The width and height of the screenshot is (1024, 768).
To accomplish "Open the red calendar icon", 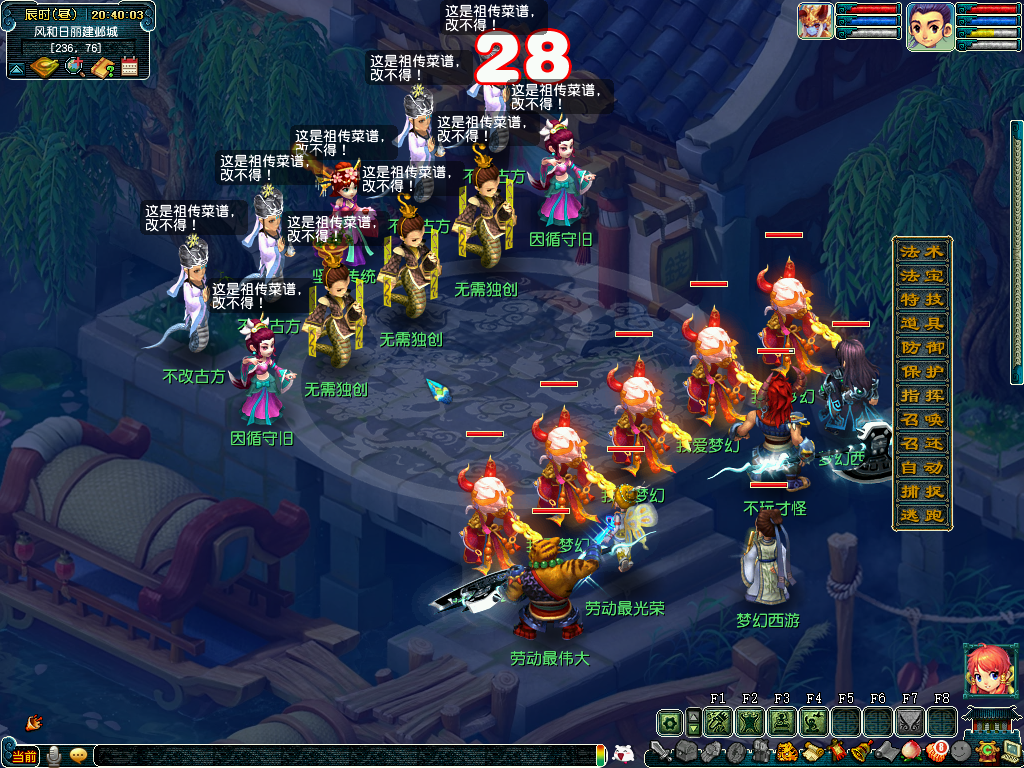I will [129, 67].
